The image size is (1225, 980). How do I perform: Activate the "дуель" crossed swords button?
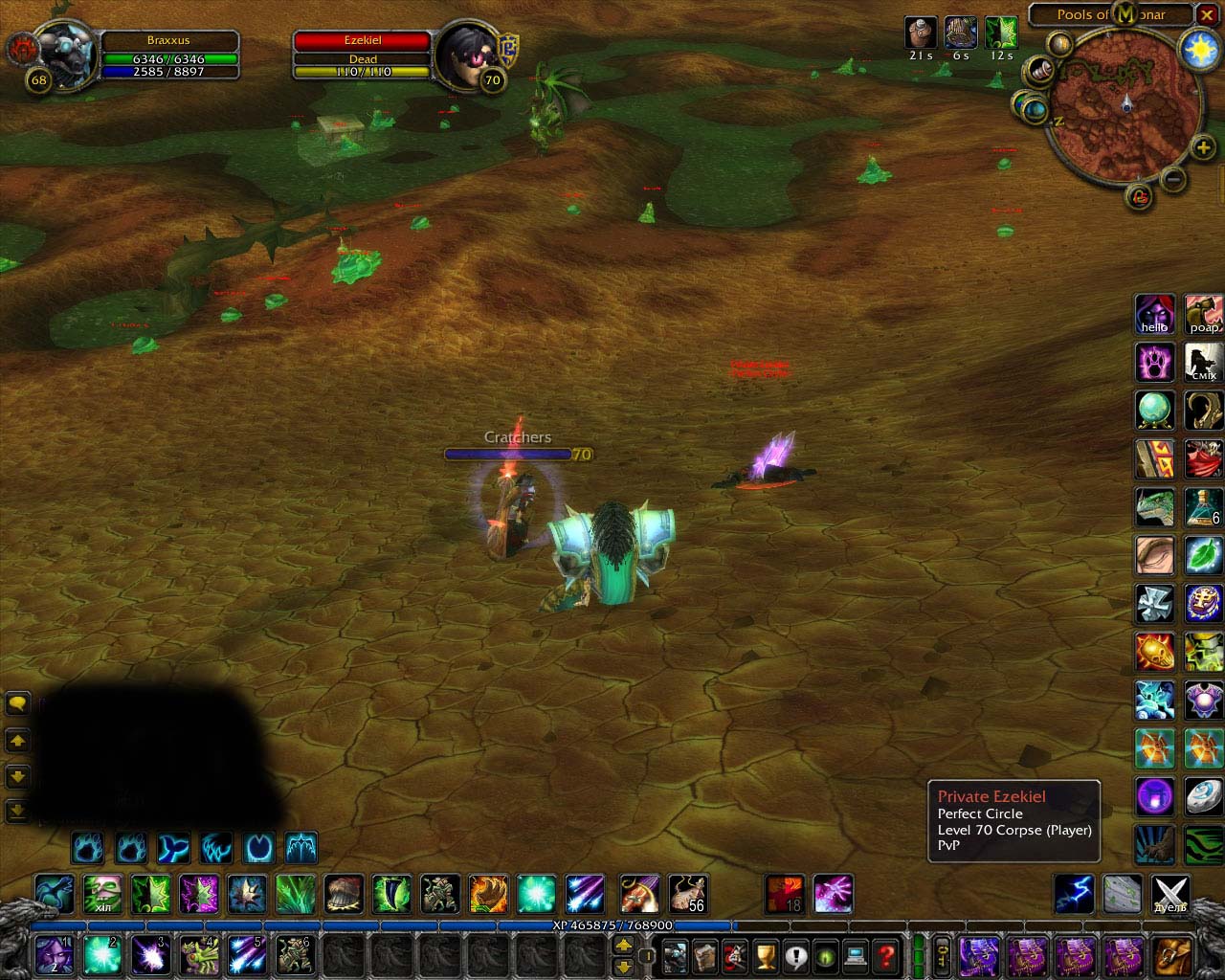pyautogui.click(x=1170, y=894)
